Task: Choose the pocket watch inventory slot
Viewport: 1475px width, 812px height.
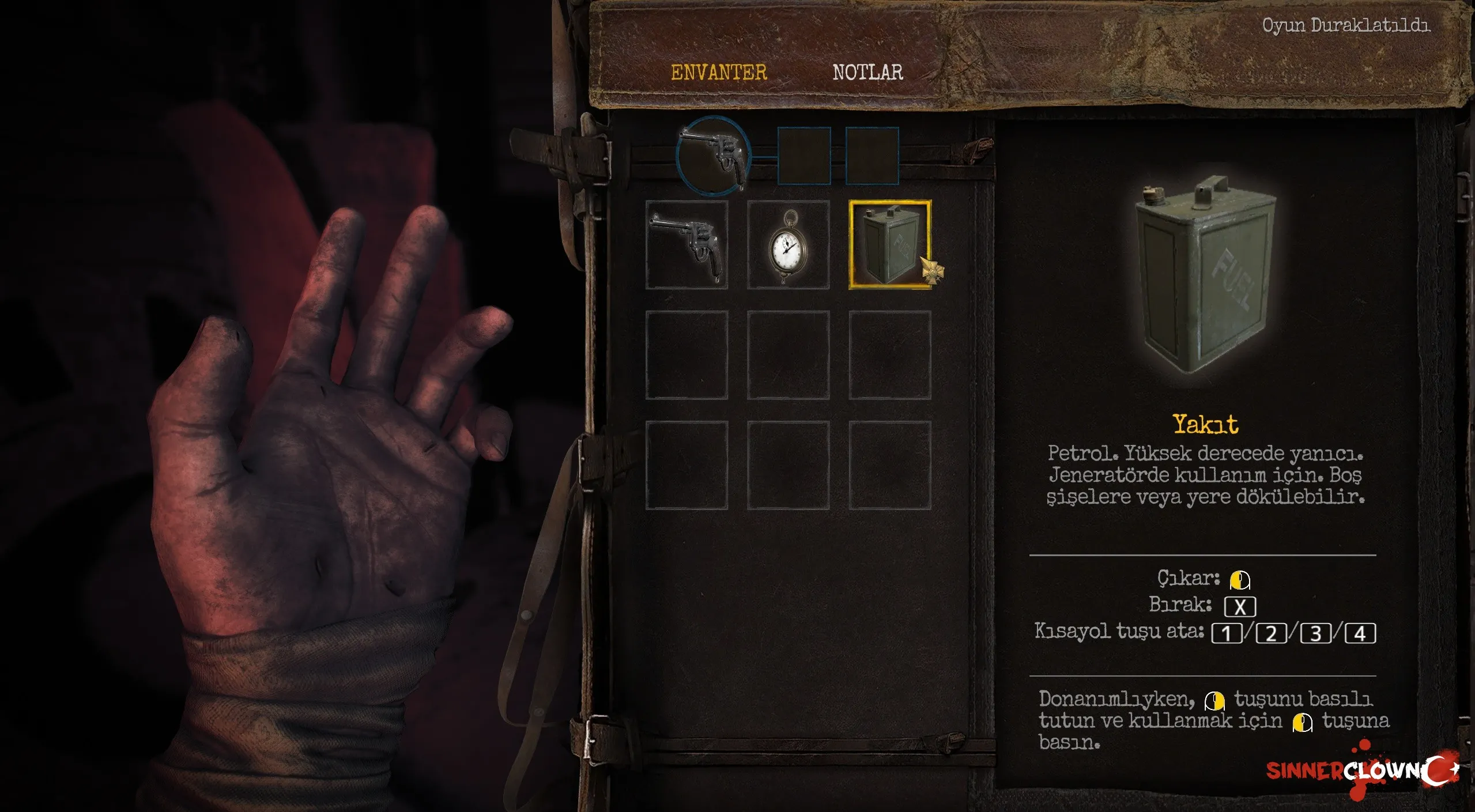Action: pos(787,245)
